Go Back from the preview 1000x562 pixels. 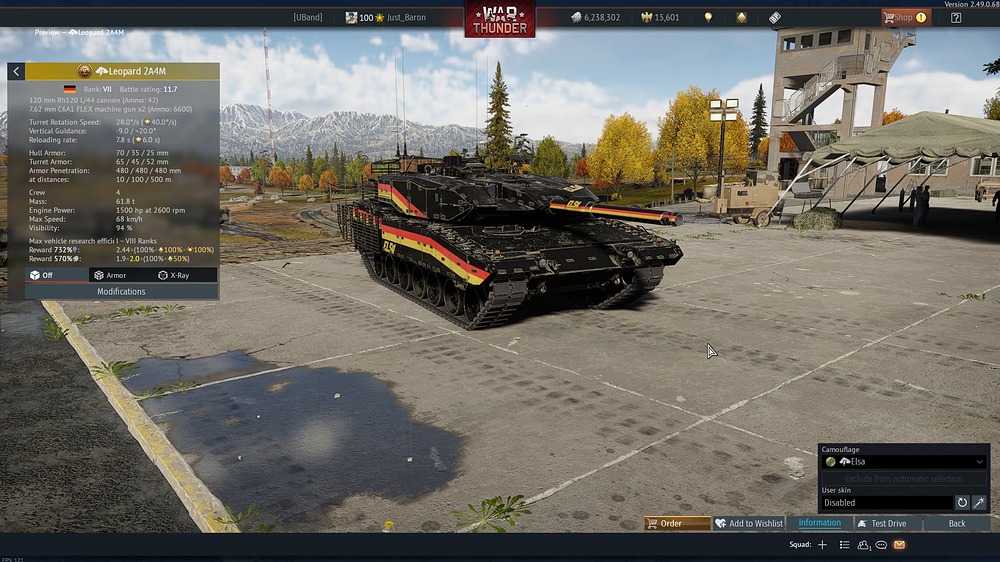[957, 523]
